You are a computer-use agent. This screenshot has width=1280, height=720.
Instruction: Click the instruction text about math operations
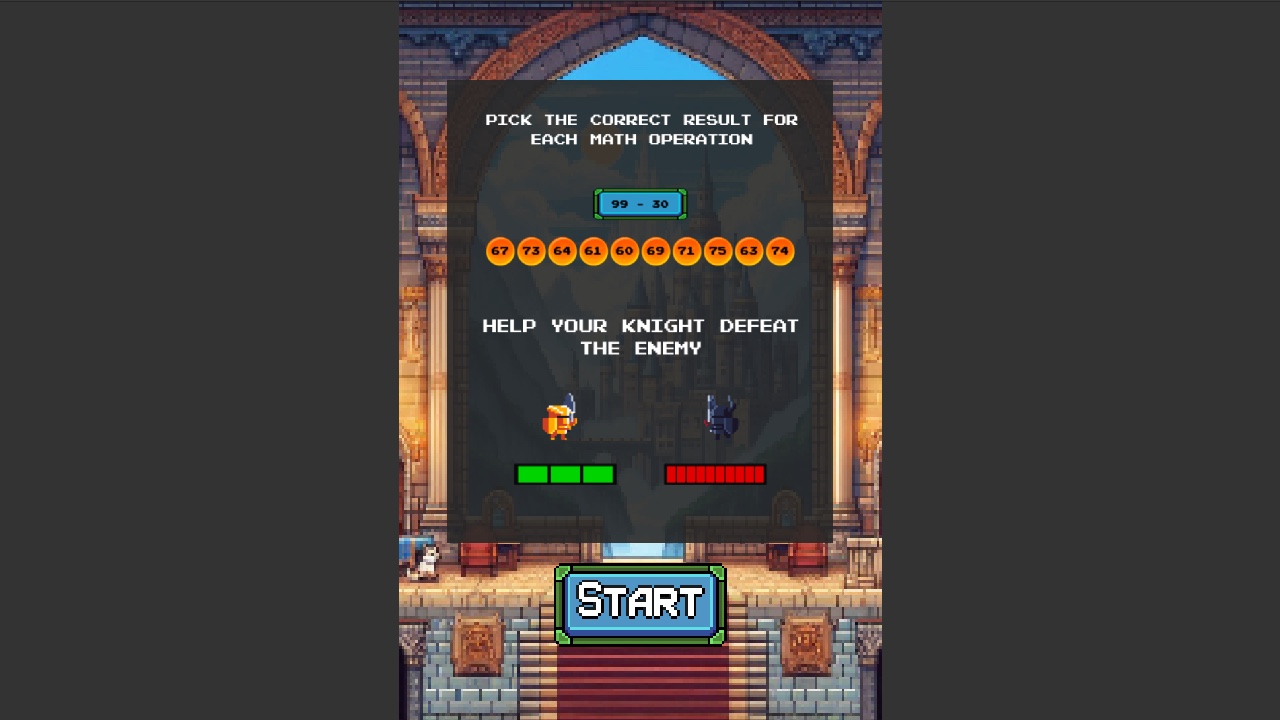click(x=640, y=129)
